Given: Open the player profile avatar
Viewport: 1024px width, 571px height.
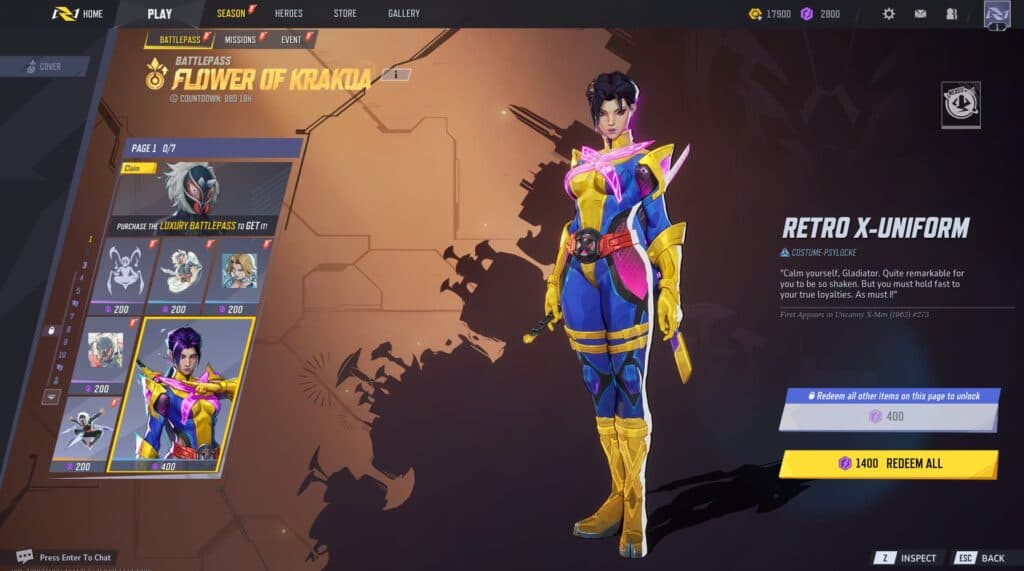Looking at the screenshot, I should [997, 14].
